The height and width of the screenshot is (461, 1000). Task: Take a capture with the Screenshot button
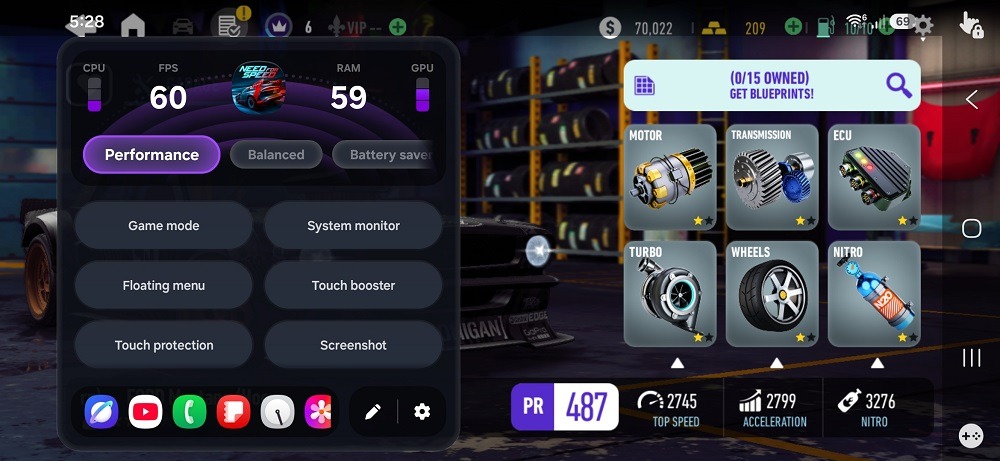click(353, 345)
